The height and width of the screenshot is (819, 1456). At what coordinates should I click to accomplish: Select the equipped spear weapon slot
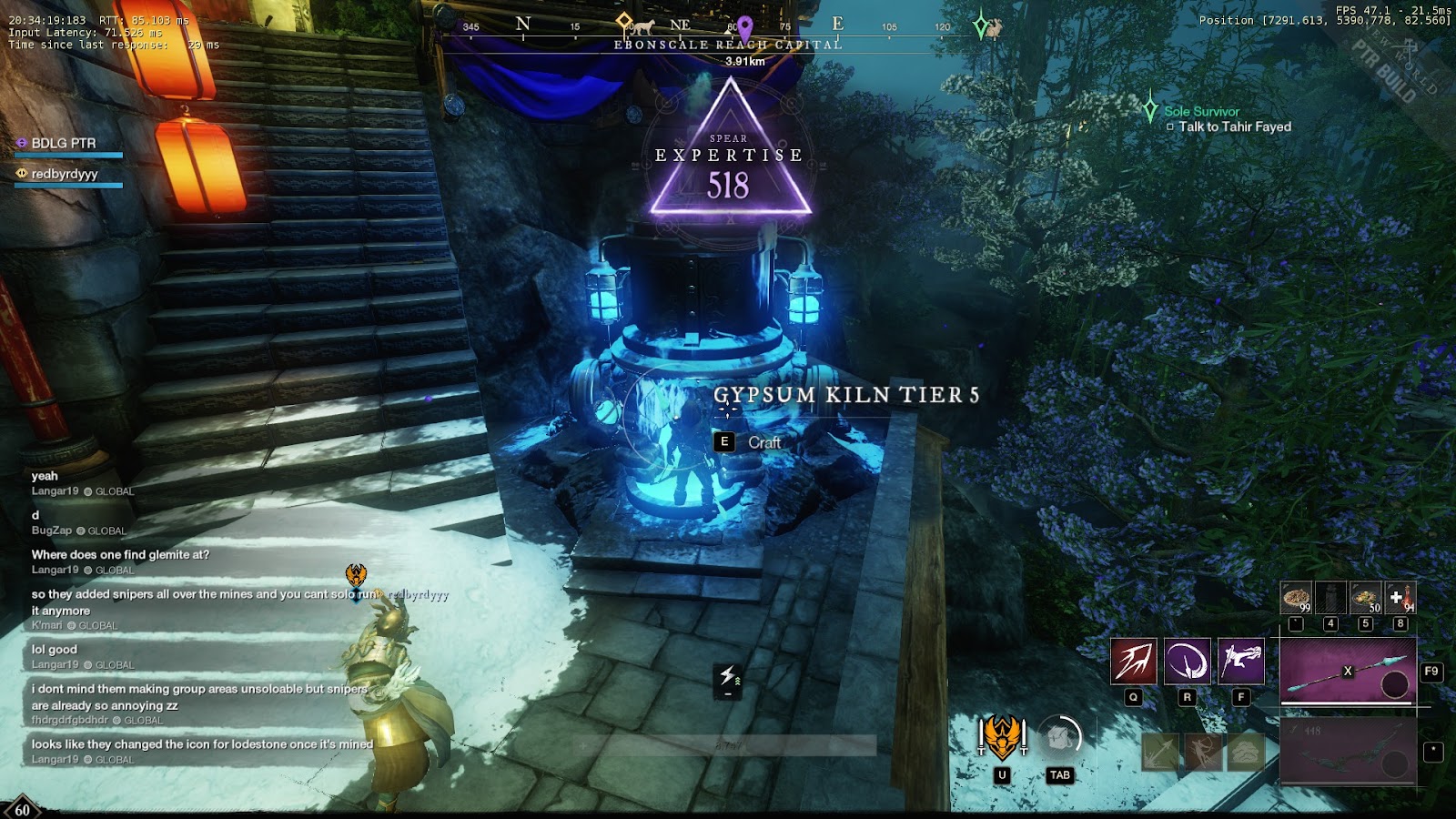click(x=1348, y=671)
